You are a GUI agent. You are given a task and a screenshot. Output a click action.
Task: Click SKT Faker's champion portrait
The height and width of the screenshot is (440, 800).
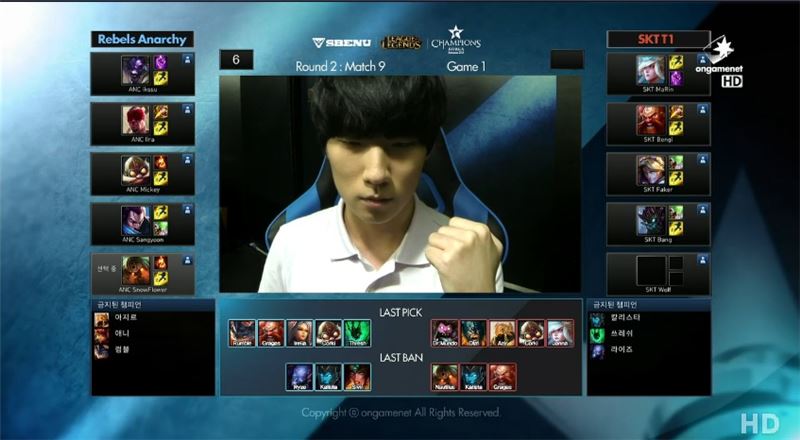651,170
